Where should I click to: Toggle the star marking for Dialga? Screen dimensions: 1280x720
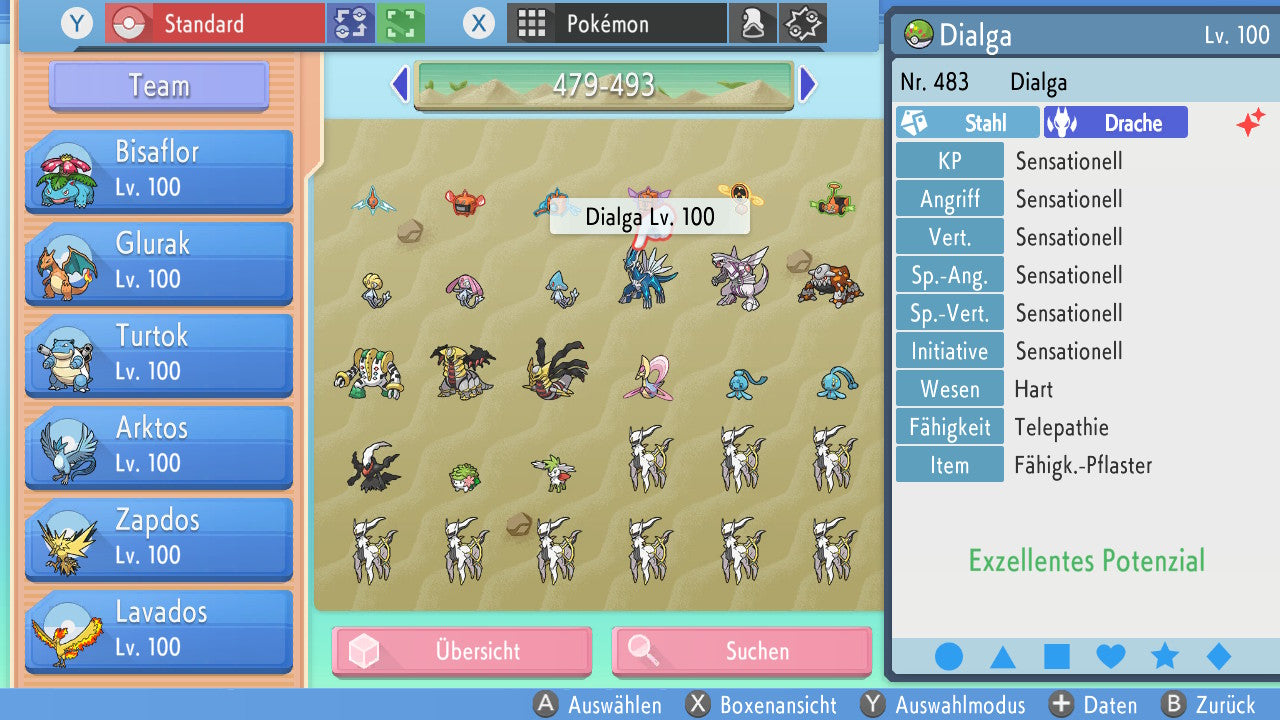[1163, 656]
